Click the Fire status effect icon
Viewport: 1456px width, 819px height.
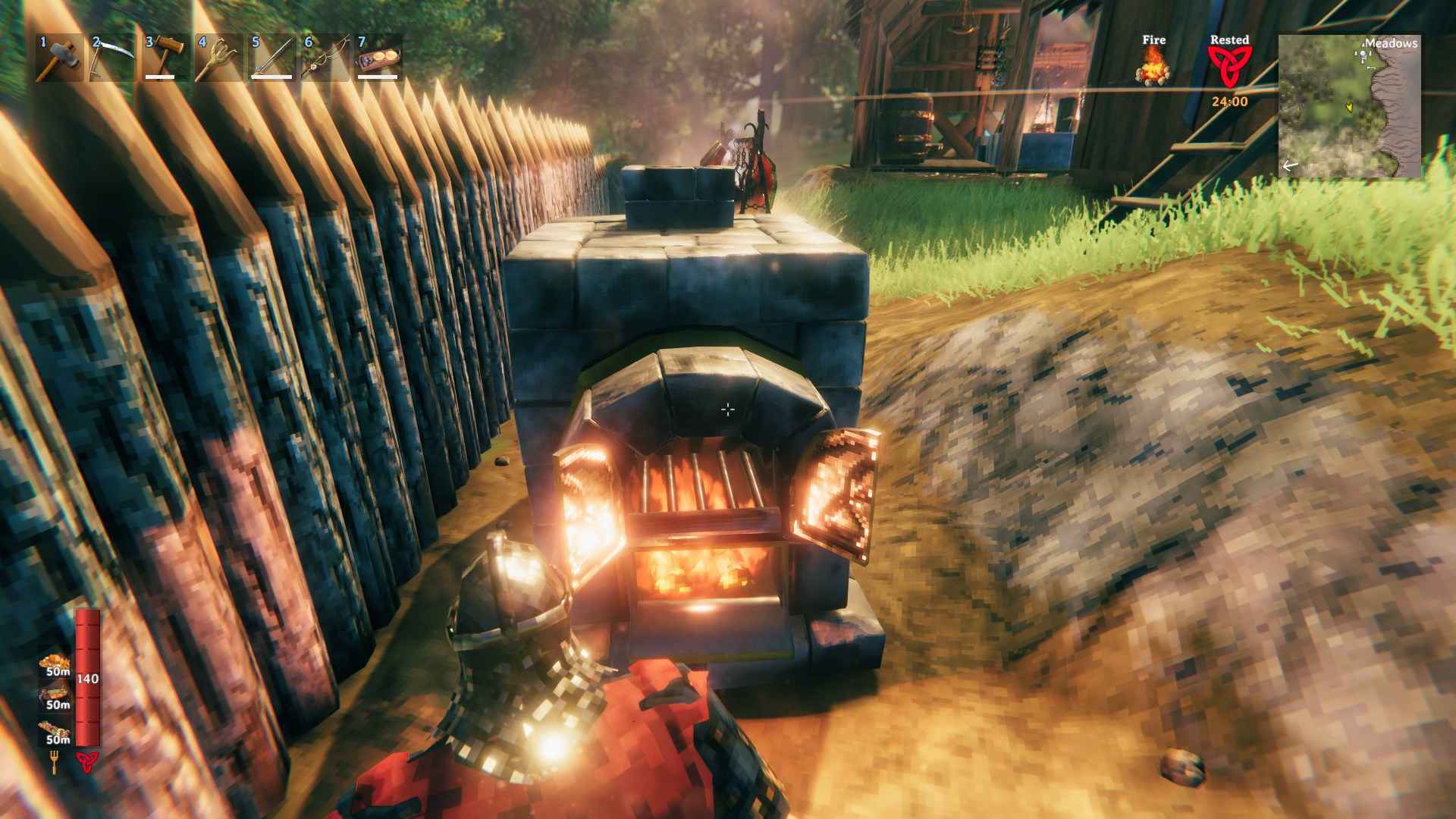click(x=1152, y=68)
